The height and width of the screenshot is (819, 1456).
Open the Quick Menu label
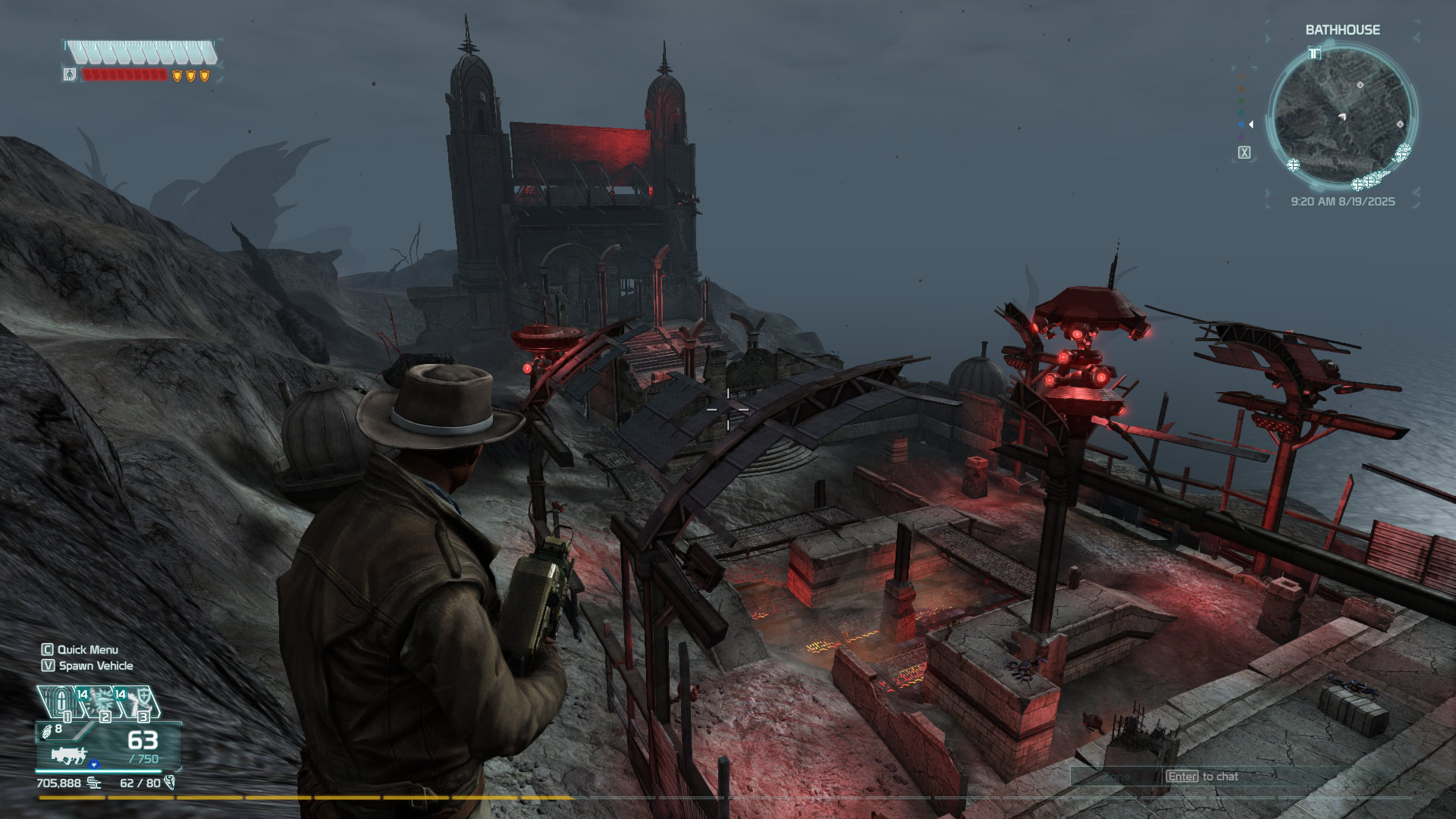pyautogui.click(x=87, y=650)
